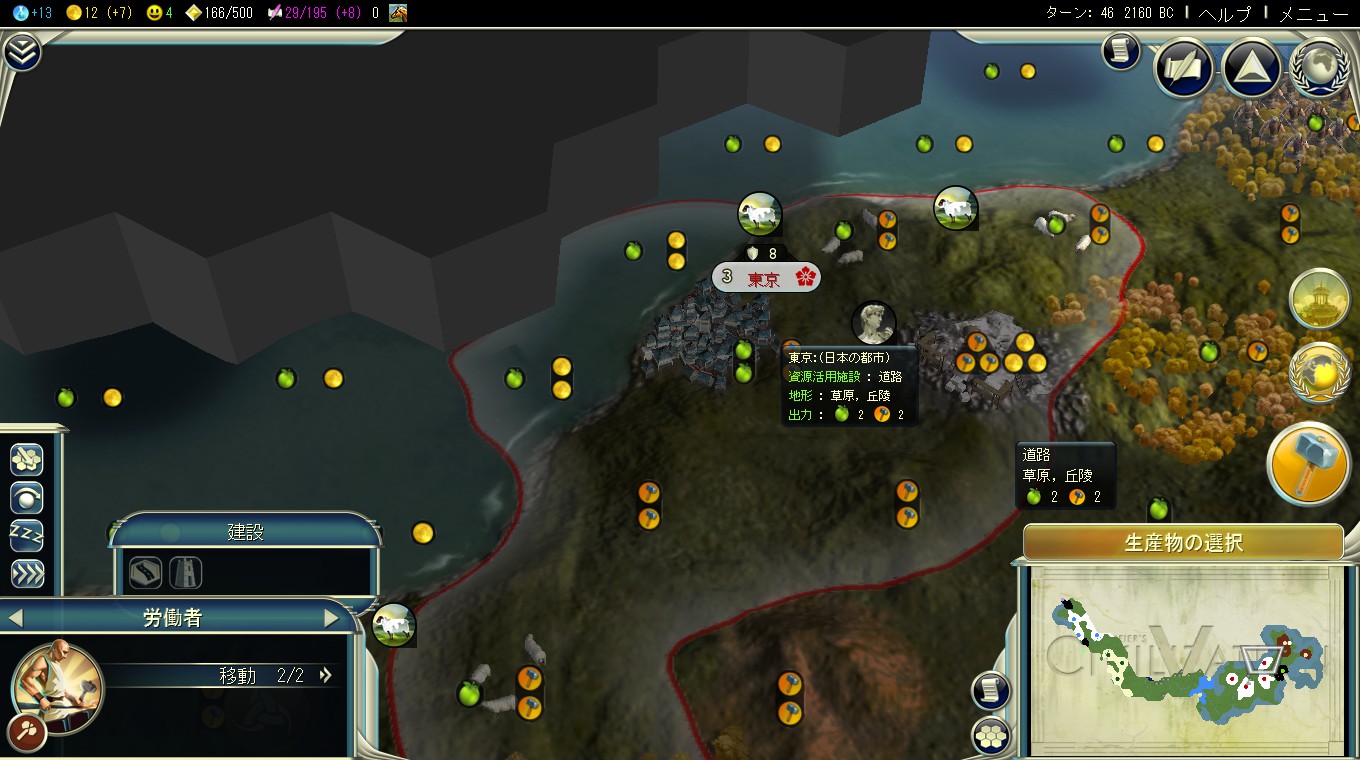This screenshot has width=1360, height=760.
Task: Cycle to the next unit with right arrow
Action: click(332, 618)
